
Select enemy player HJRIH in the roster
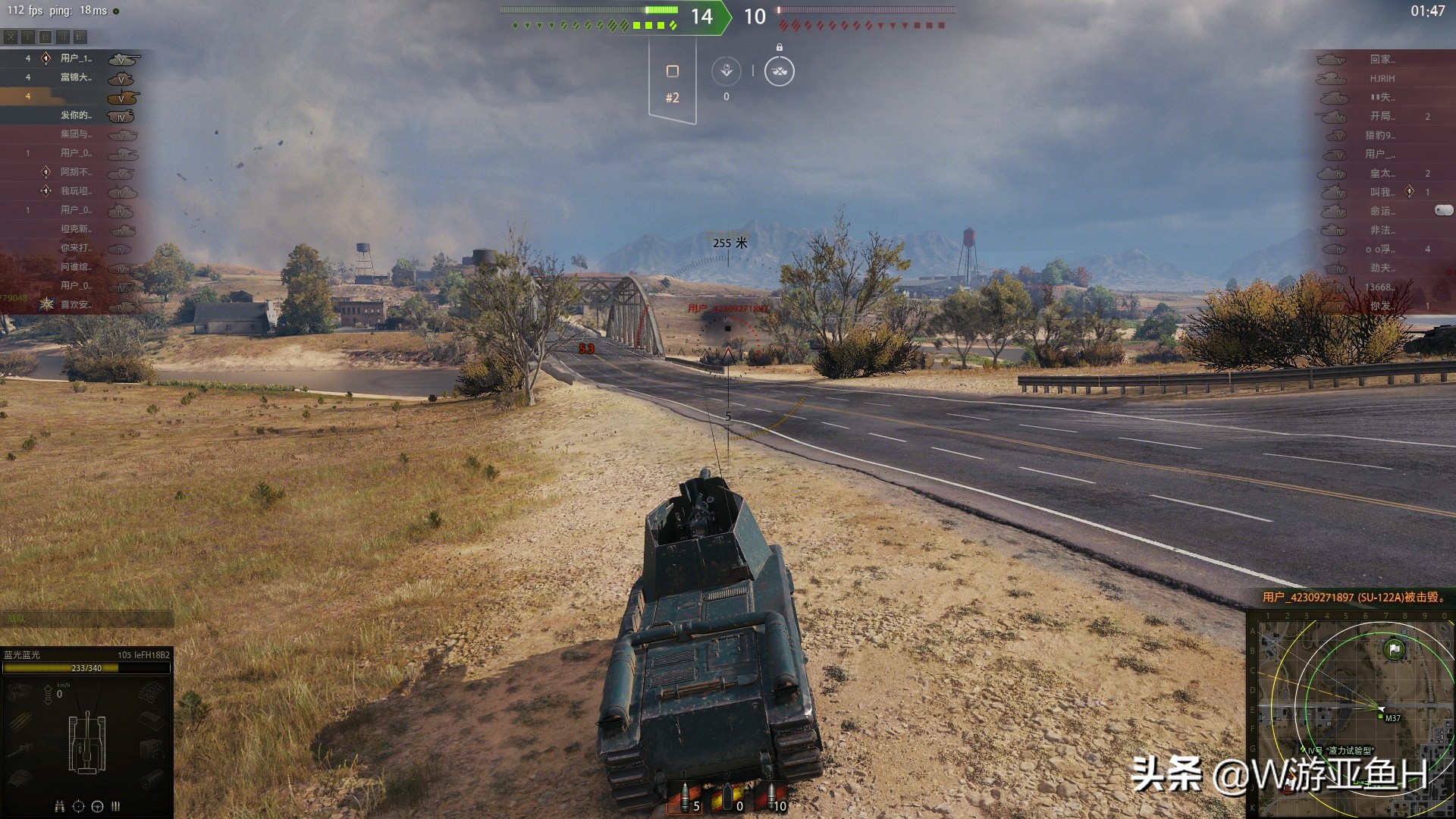tap(1382, 78)
